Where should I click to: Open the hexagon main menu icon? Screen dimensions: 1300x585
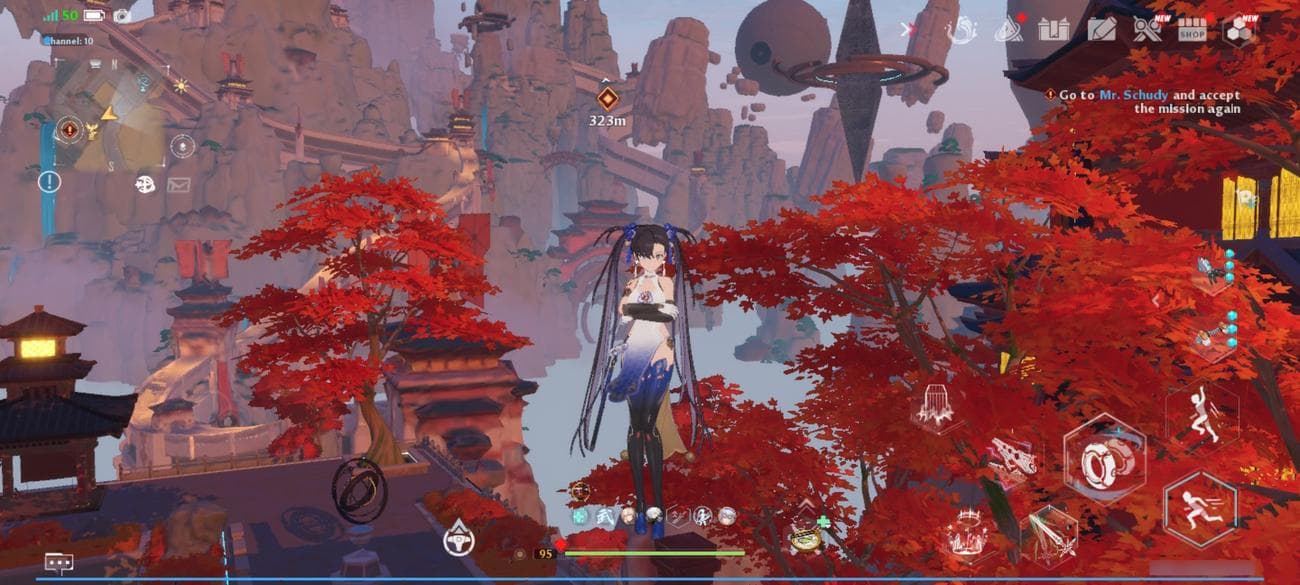coord(1239,30)
